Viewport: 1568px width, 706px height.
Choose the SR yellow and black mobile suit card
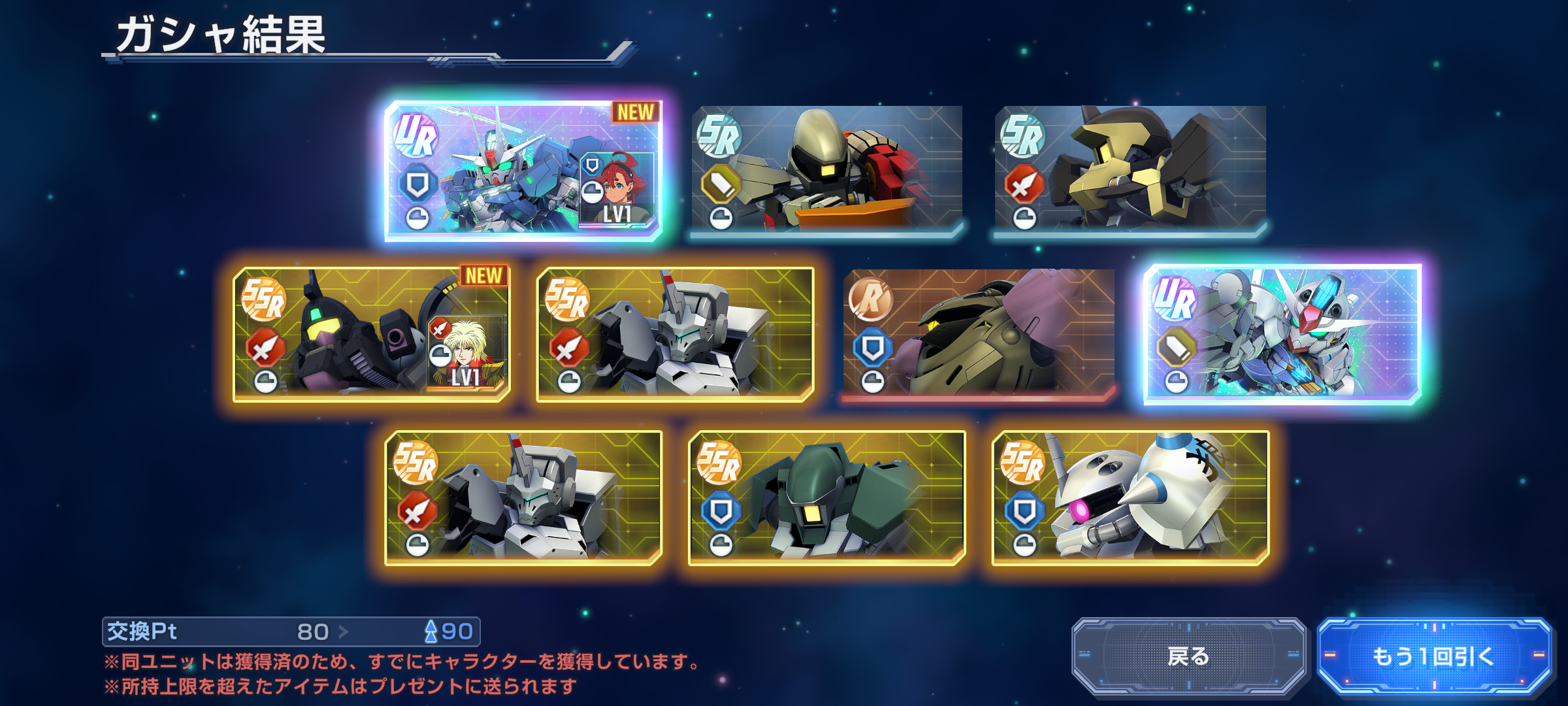[x=1130, y=171]
